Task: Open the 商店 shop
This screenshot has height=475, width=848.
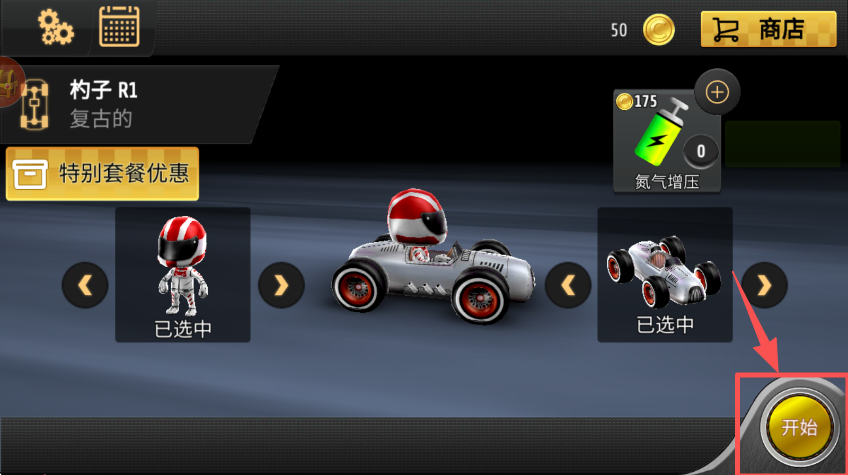Action: coord(768,29)
